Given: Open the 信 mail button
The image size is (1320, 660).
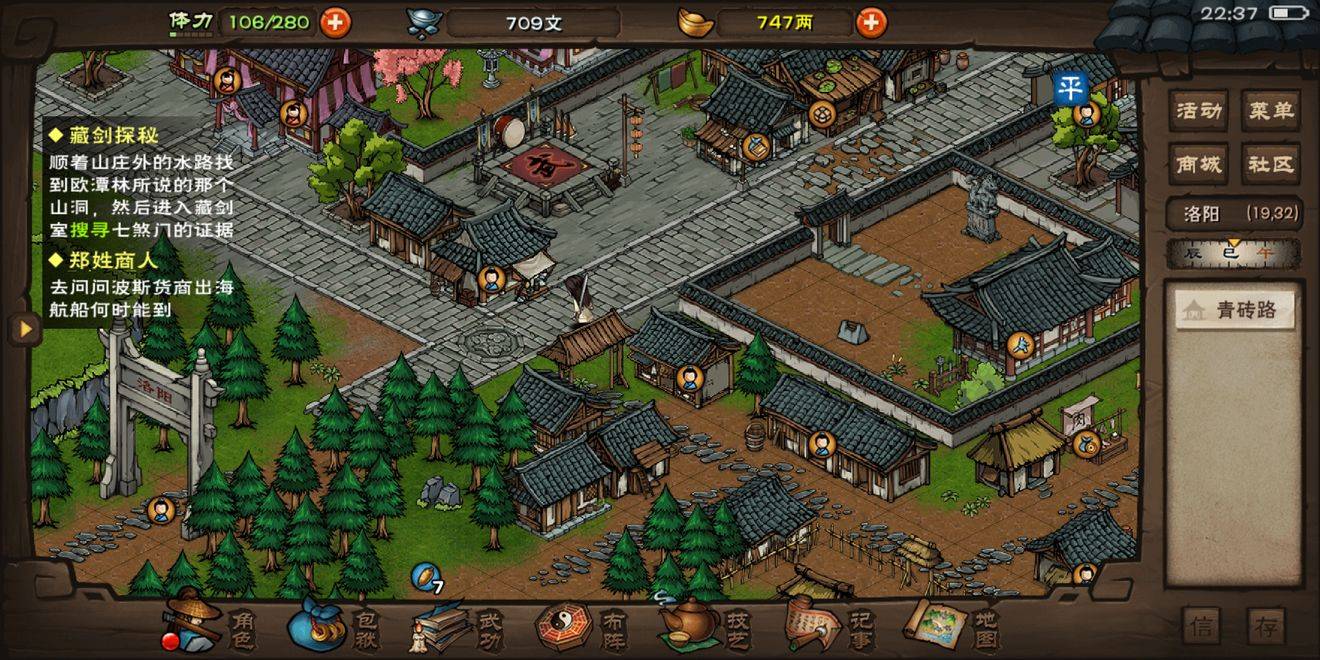Looking at the screenshot, I should pos(1201,626).
